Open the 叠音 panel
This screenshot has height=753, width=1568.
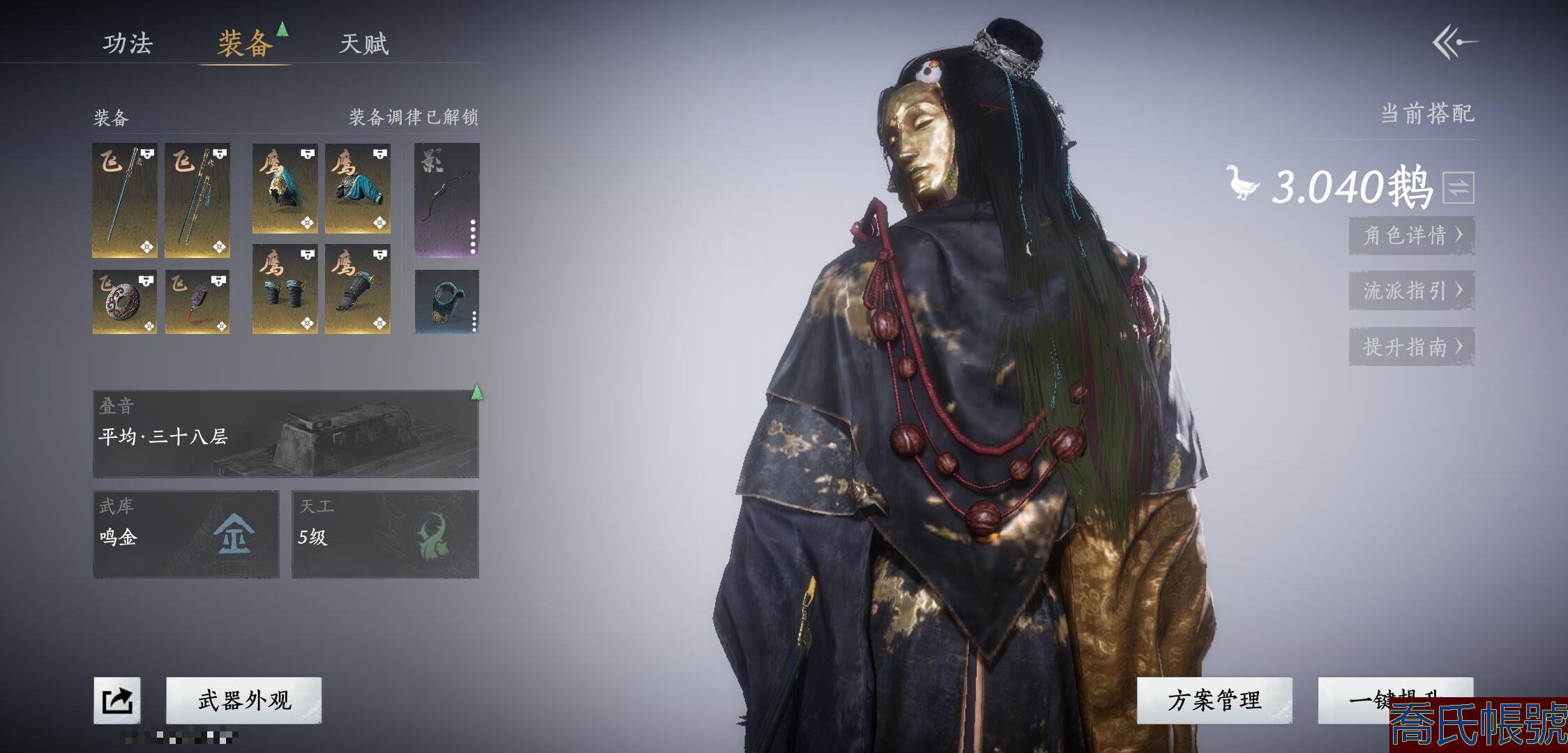point(286,434)
